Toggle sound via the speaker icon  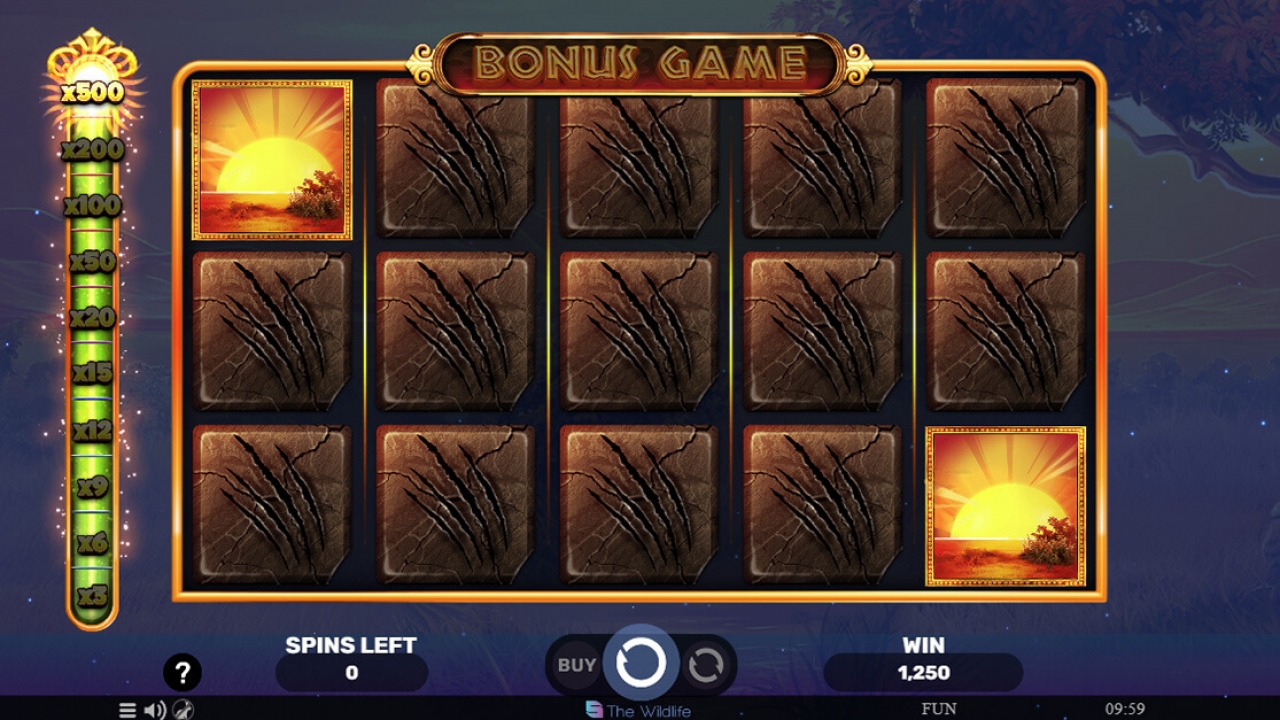click(x=153, y=710)
